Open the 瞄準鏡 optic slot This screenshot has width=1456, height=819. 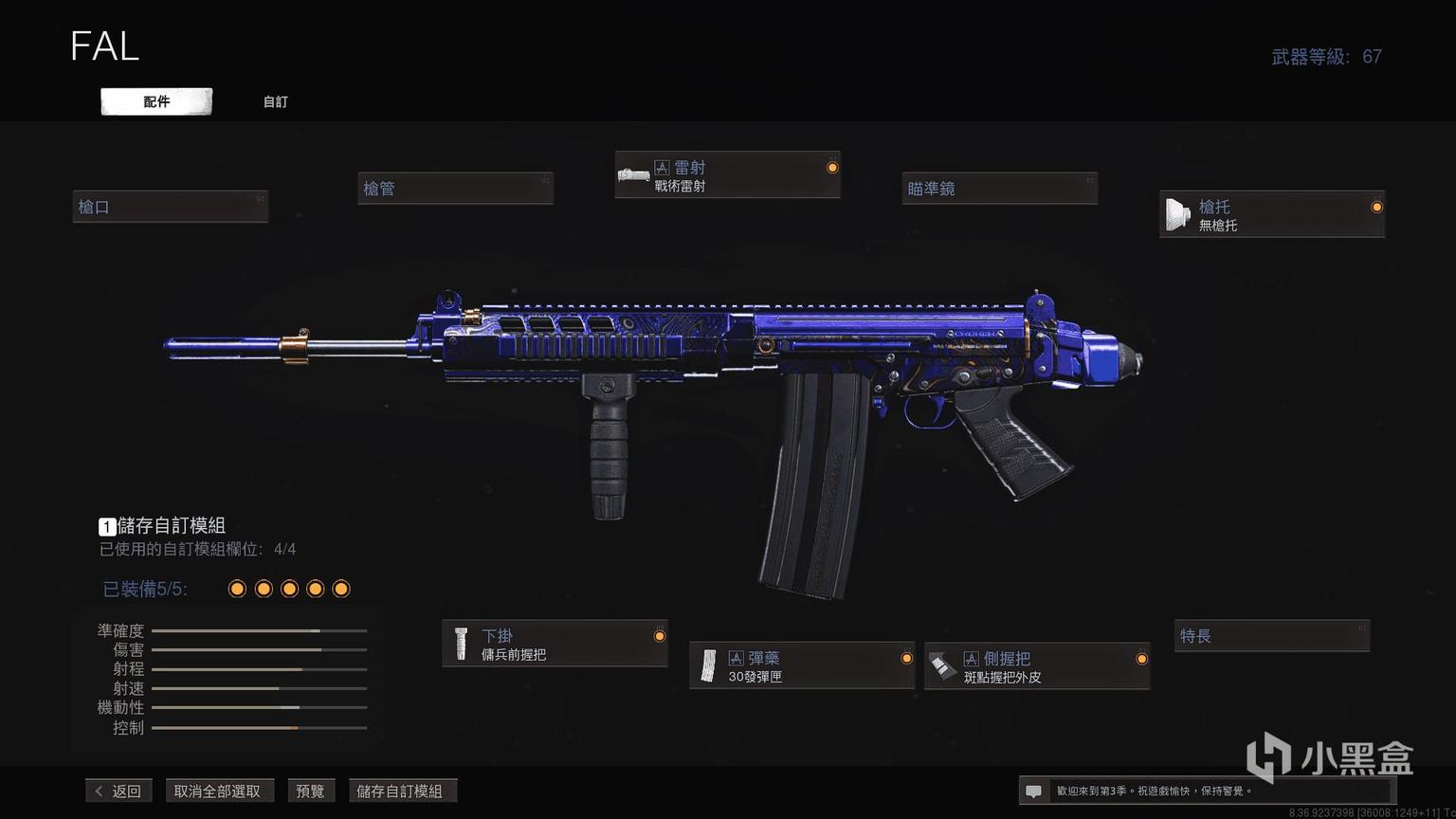[x=1000, y=189]
